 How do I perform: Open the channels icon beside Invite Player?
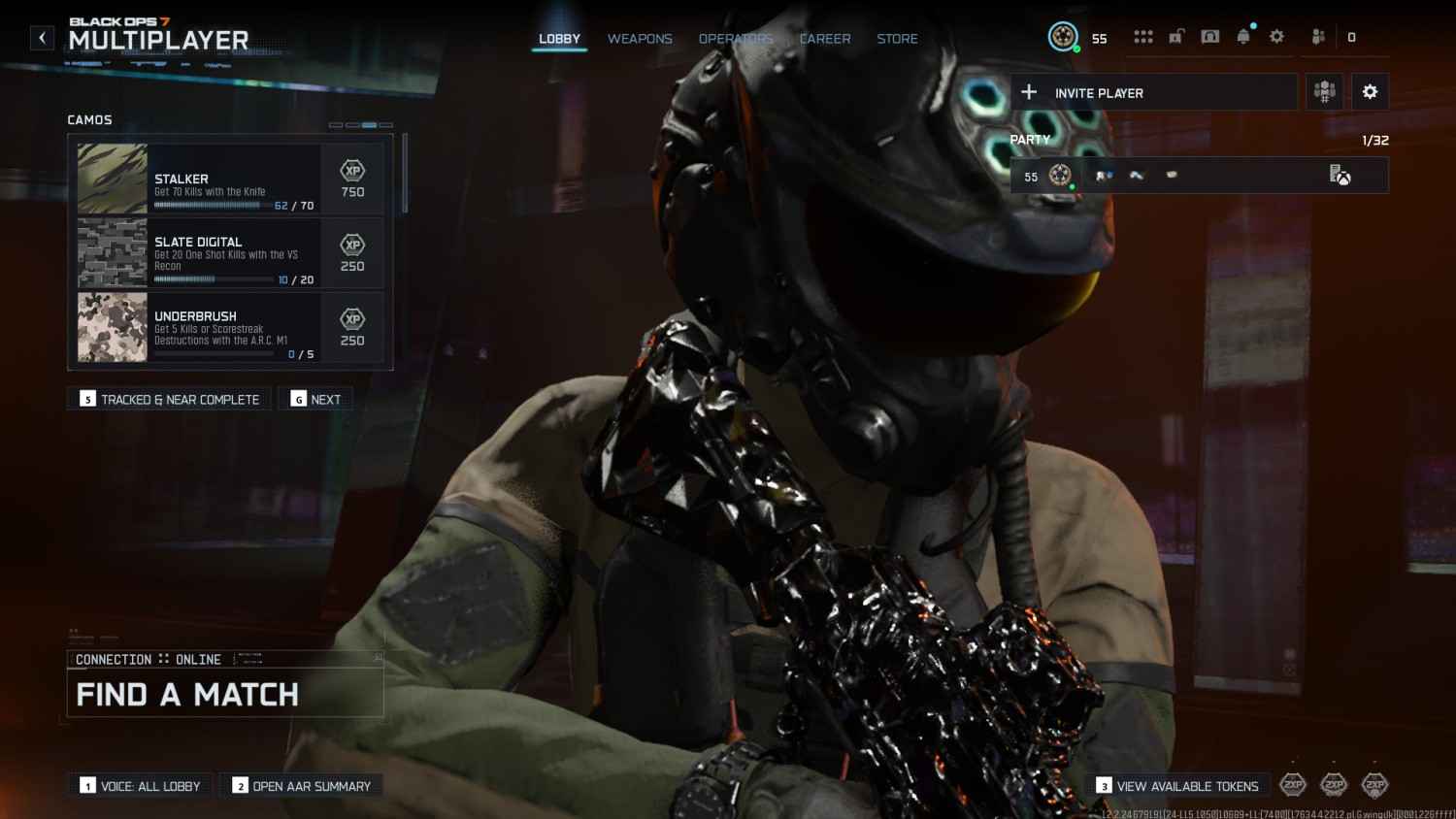tap(1324, 91)
